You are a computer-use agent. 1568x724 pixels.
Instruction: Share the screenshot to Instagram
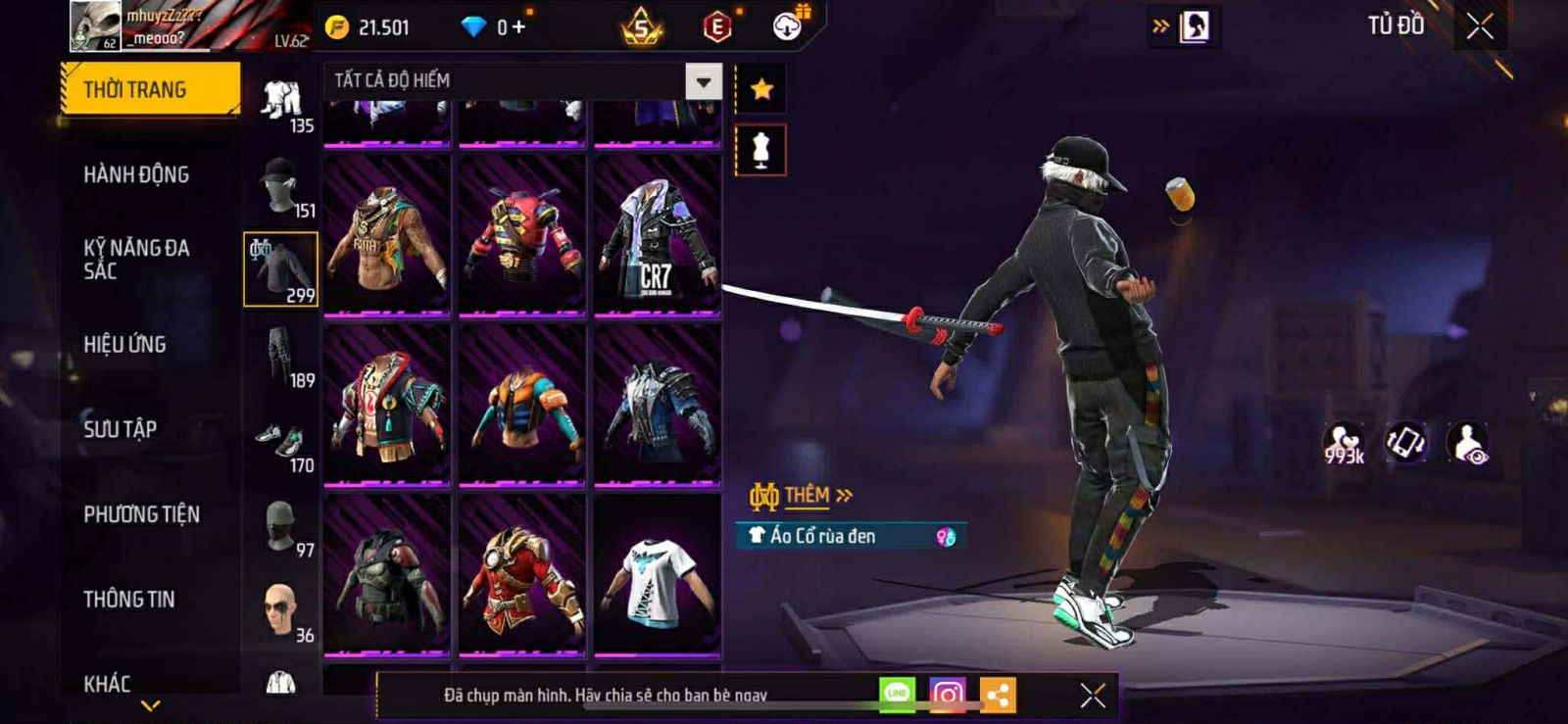pyautogui.click(x=947, y=695)
